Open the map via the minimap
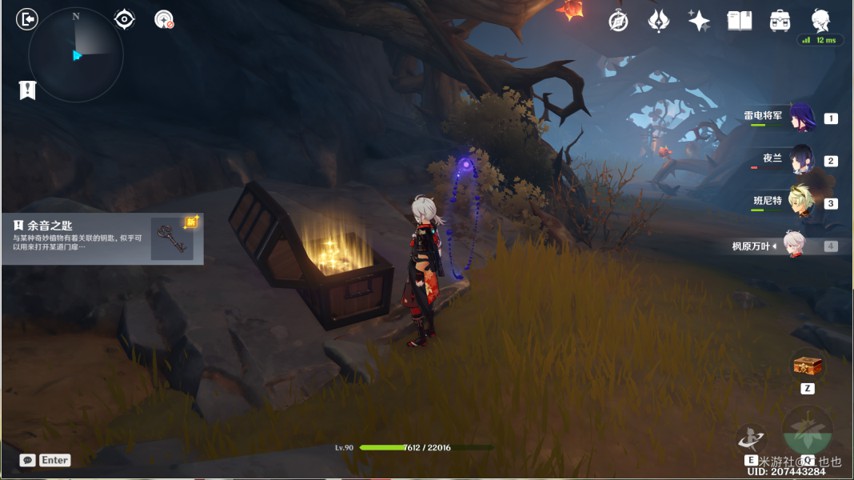The height and width of the screenshot is (480, 854). pyautogui.click(x=76, y=55)
